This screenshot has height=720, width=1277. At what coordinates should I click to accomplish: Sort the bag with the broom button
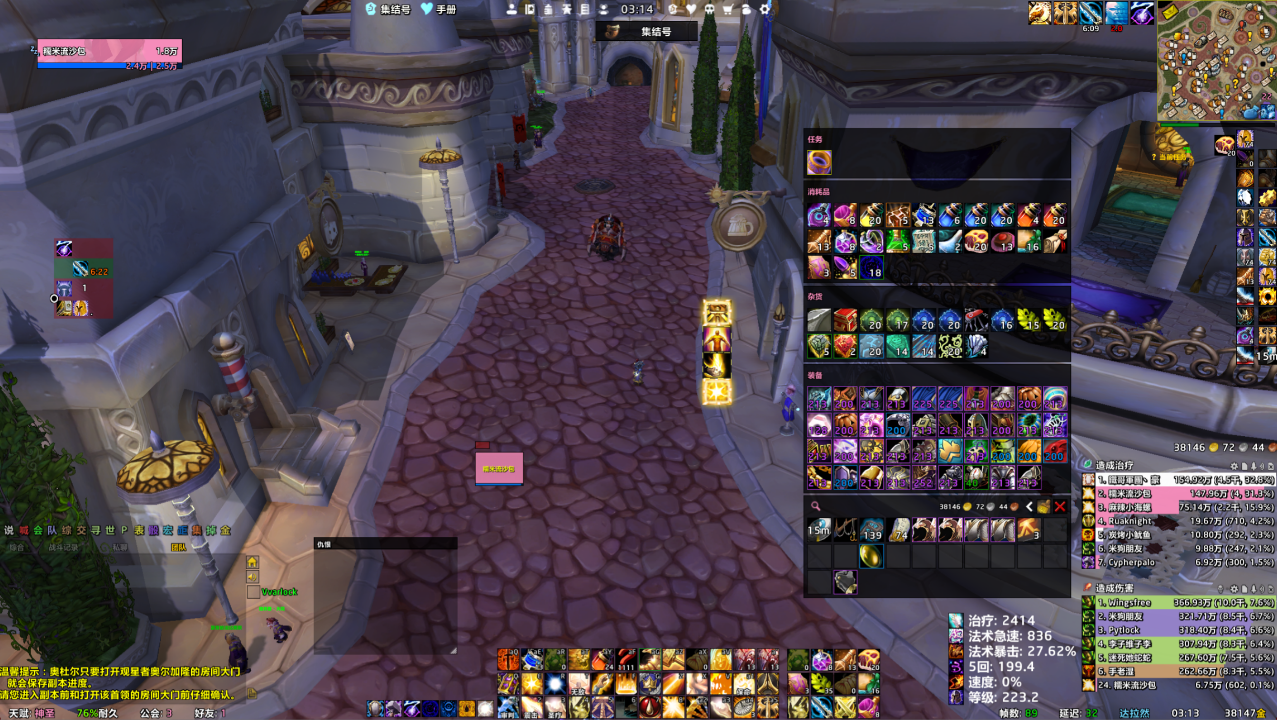(1044, 507)
